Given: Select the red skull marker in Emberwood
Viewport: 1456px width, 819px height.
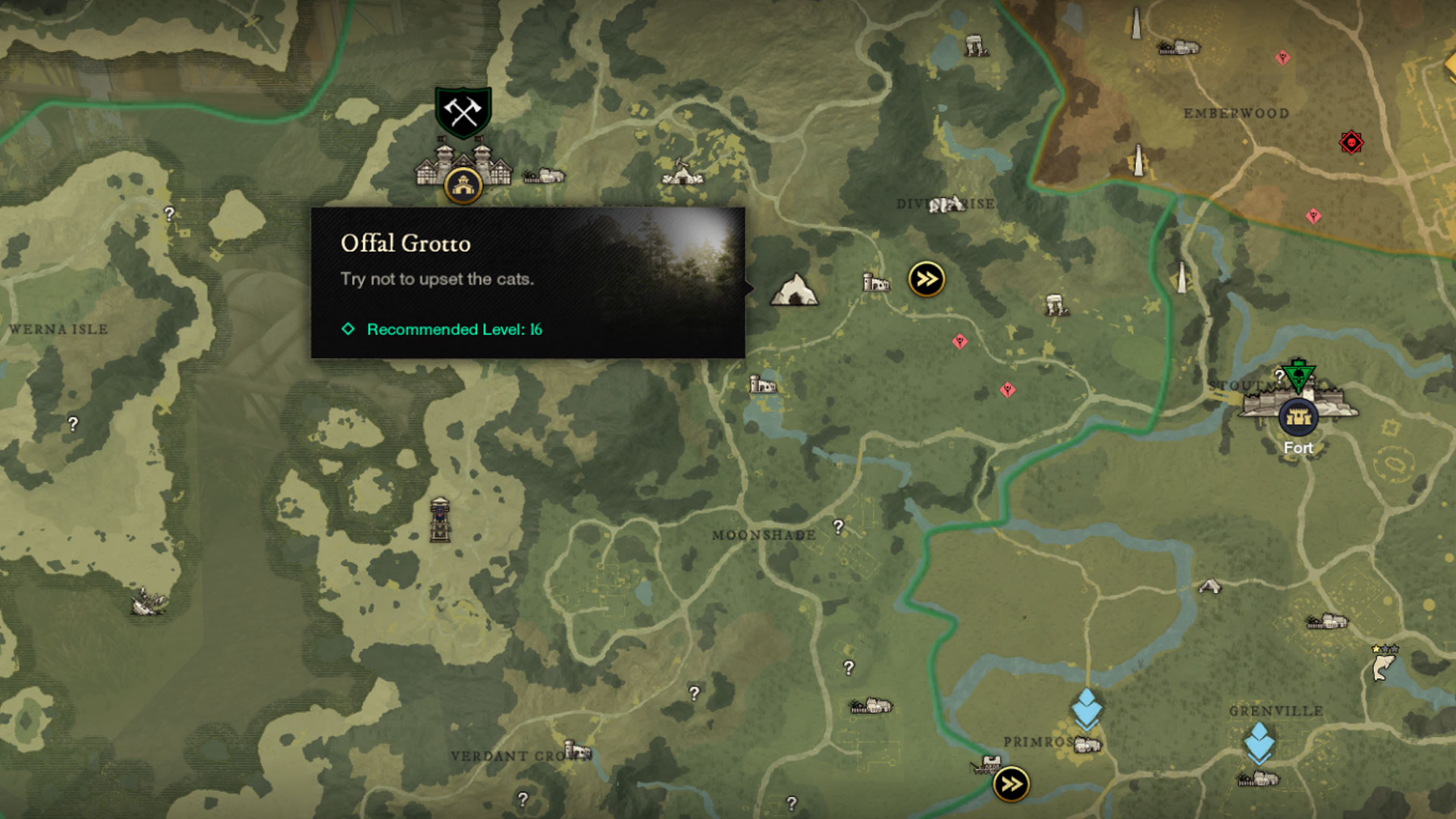Looking at the screenshot, I should pos(1351,143).
